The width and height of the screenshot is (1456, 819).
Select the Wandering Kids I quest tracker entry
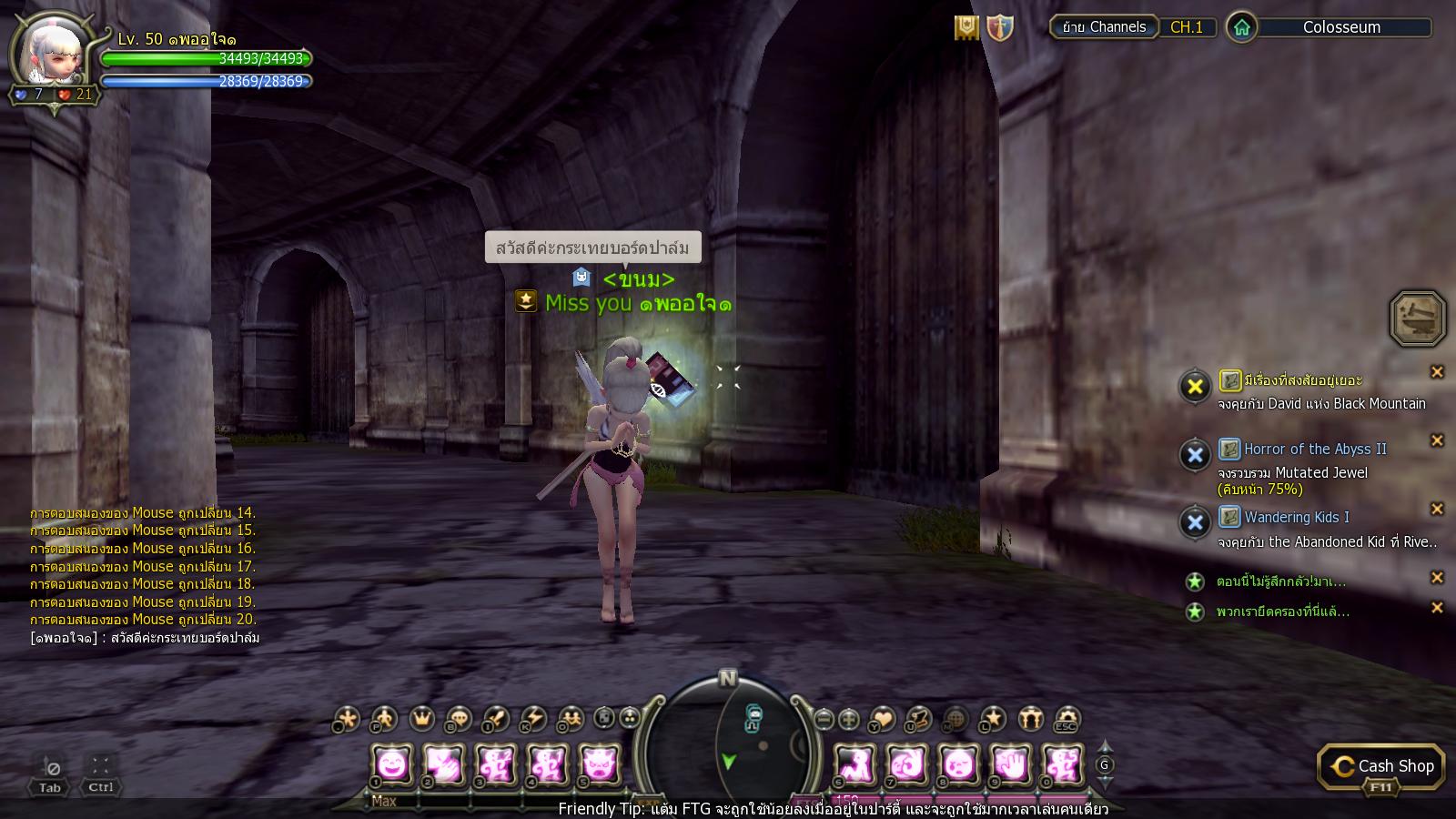pos(1296,517)
